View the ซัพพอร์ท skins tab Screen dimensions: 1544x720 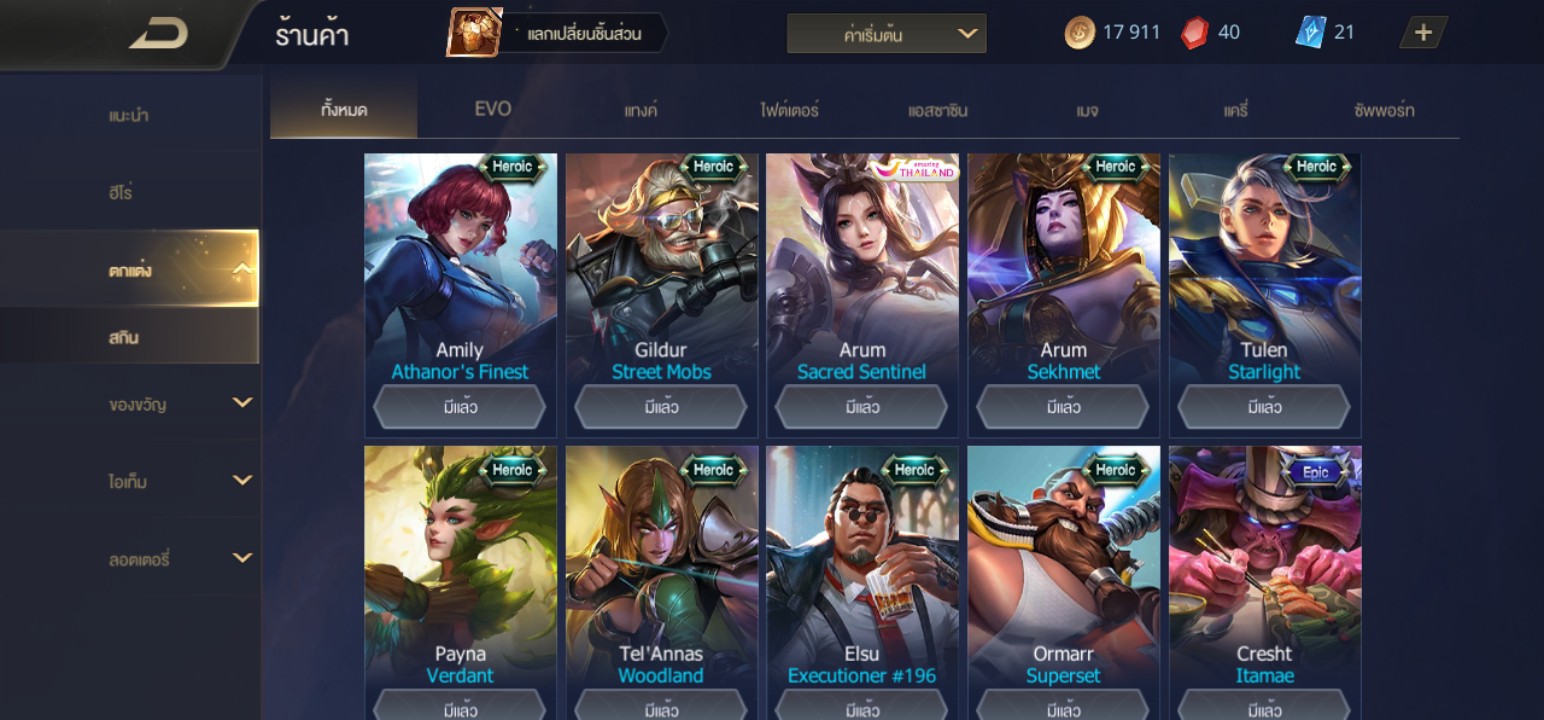[1384, 110]
